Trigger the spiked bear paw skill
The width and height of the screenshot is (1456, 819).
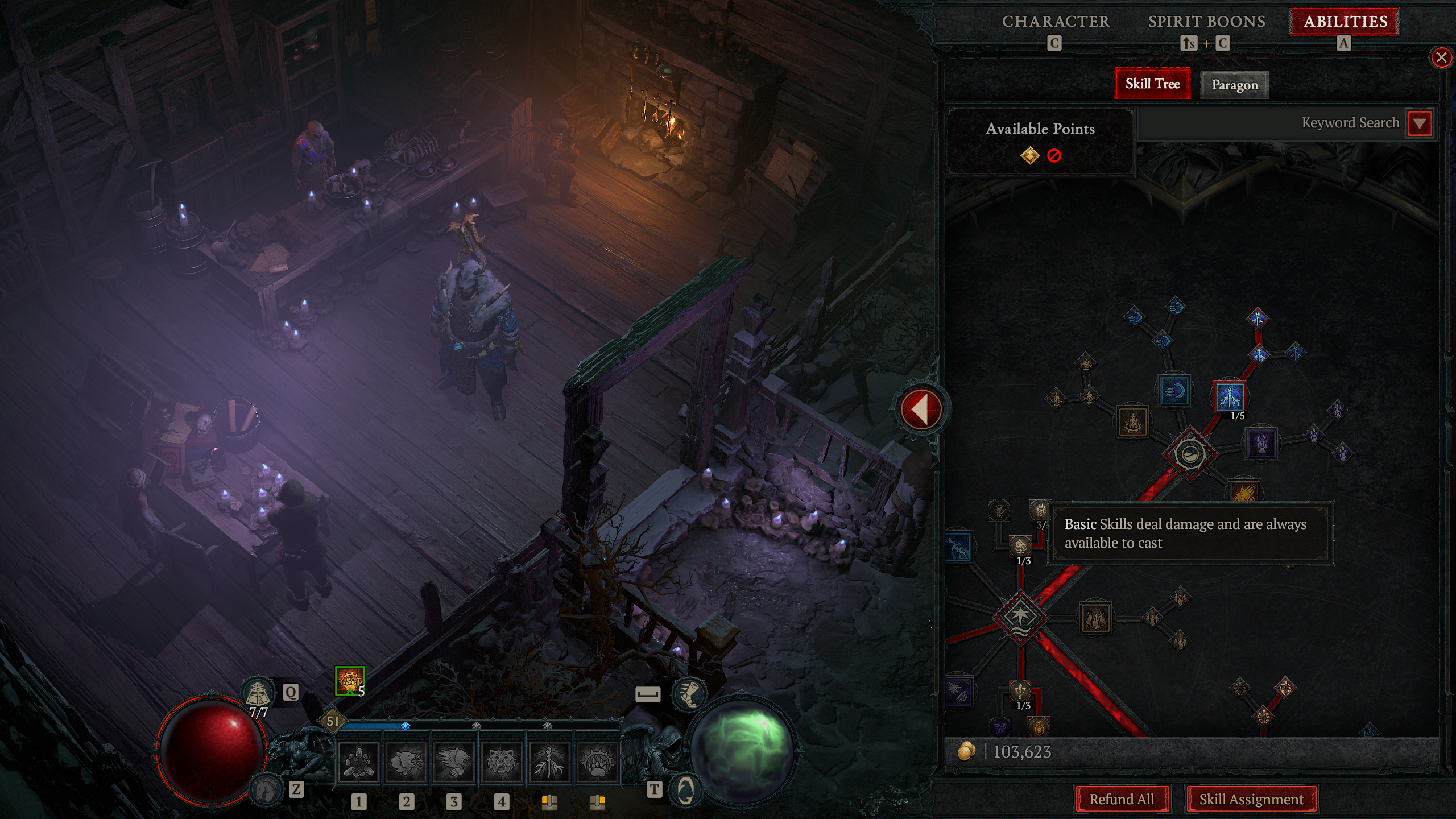click(x=597, y=761)
